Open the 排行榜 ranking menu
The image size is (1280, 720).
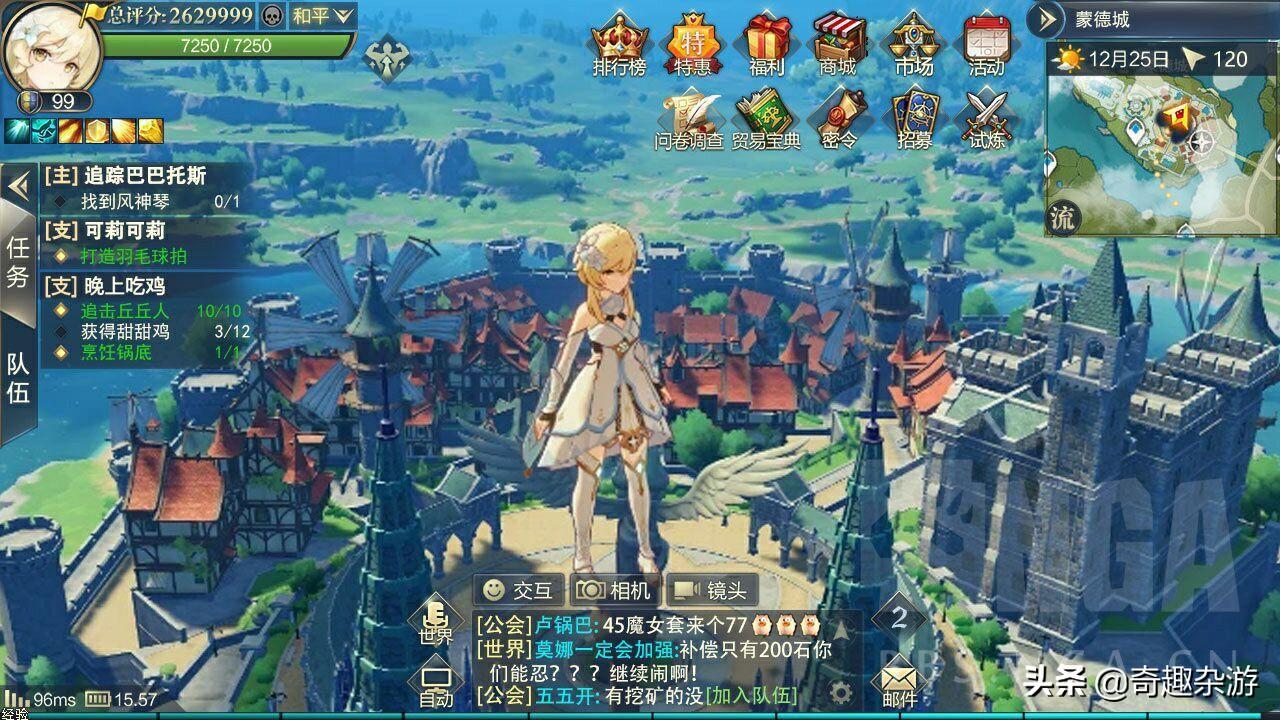620,44
